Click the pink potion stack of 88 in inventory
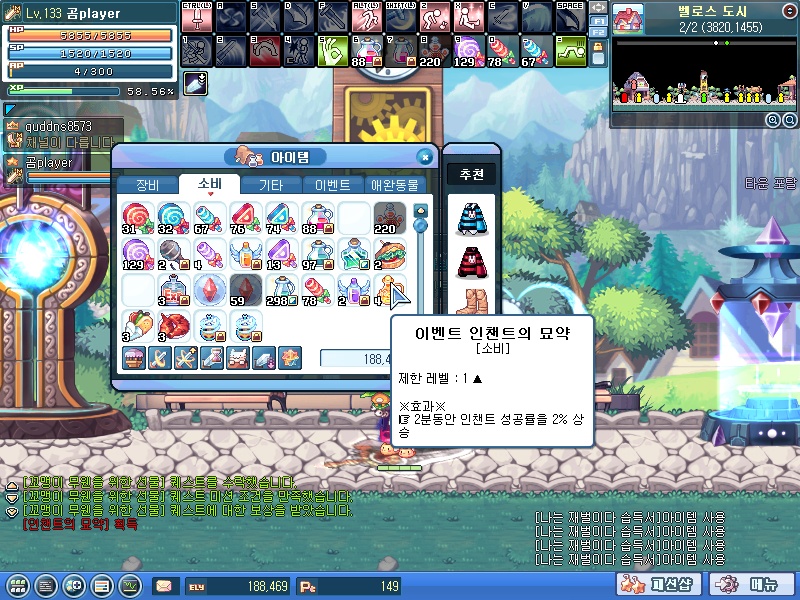The image size is (800, 600). tap(317, 218)
